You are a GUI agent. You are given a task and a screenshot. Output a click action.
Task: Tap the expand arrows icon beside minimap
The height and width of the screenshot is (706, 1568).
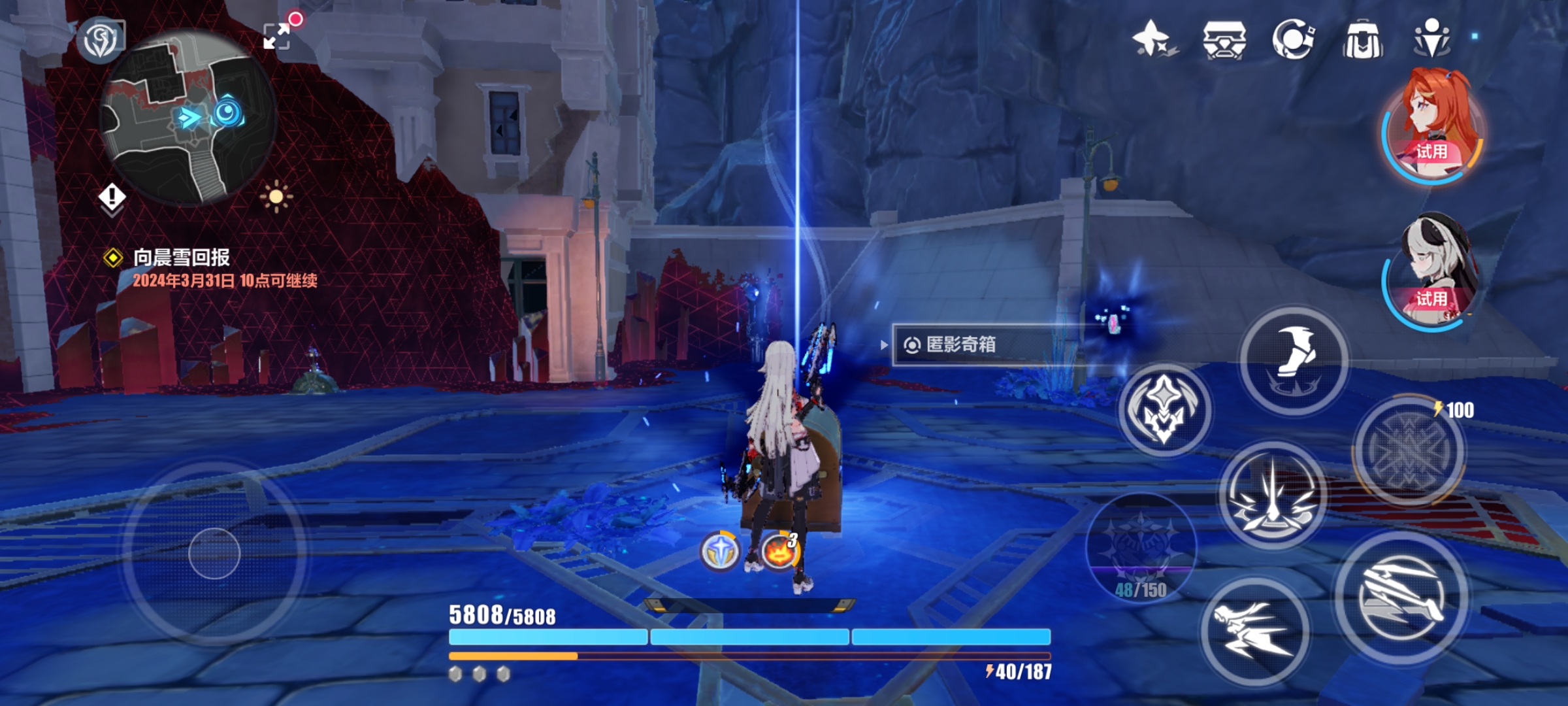pos(277,35)
